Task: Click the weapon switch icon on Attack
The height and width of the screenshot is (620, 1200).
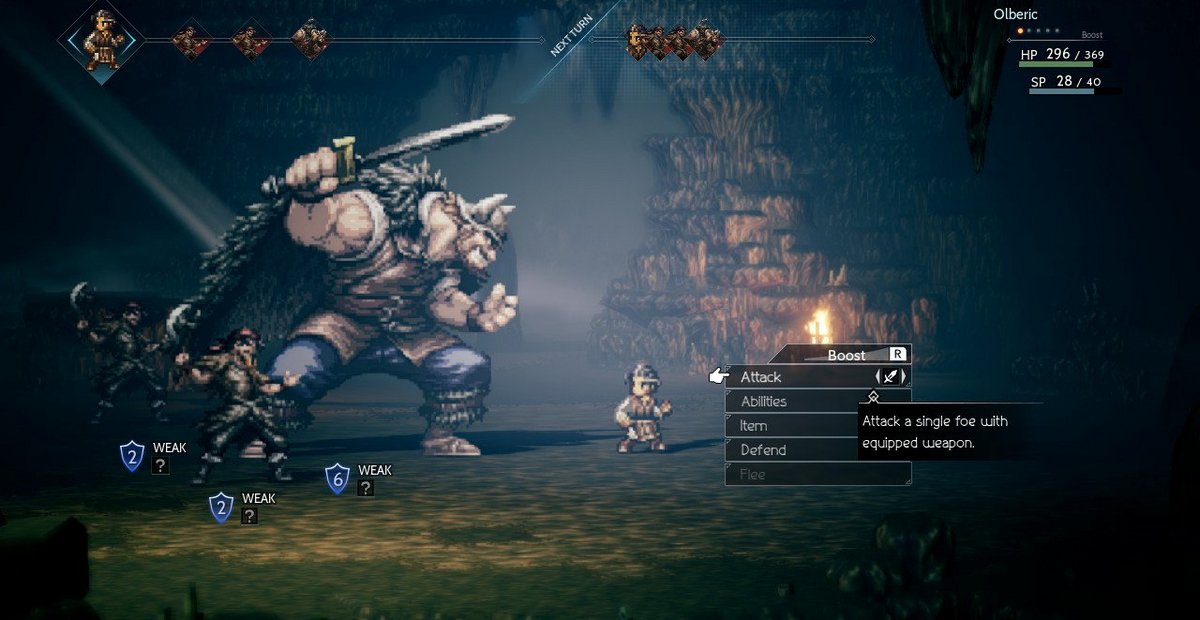Action: pyautogui.click(x=890, y=377)
